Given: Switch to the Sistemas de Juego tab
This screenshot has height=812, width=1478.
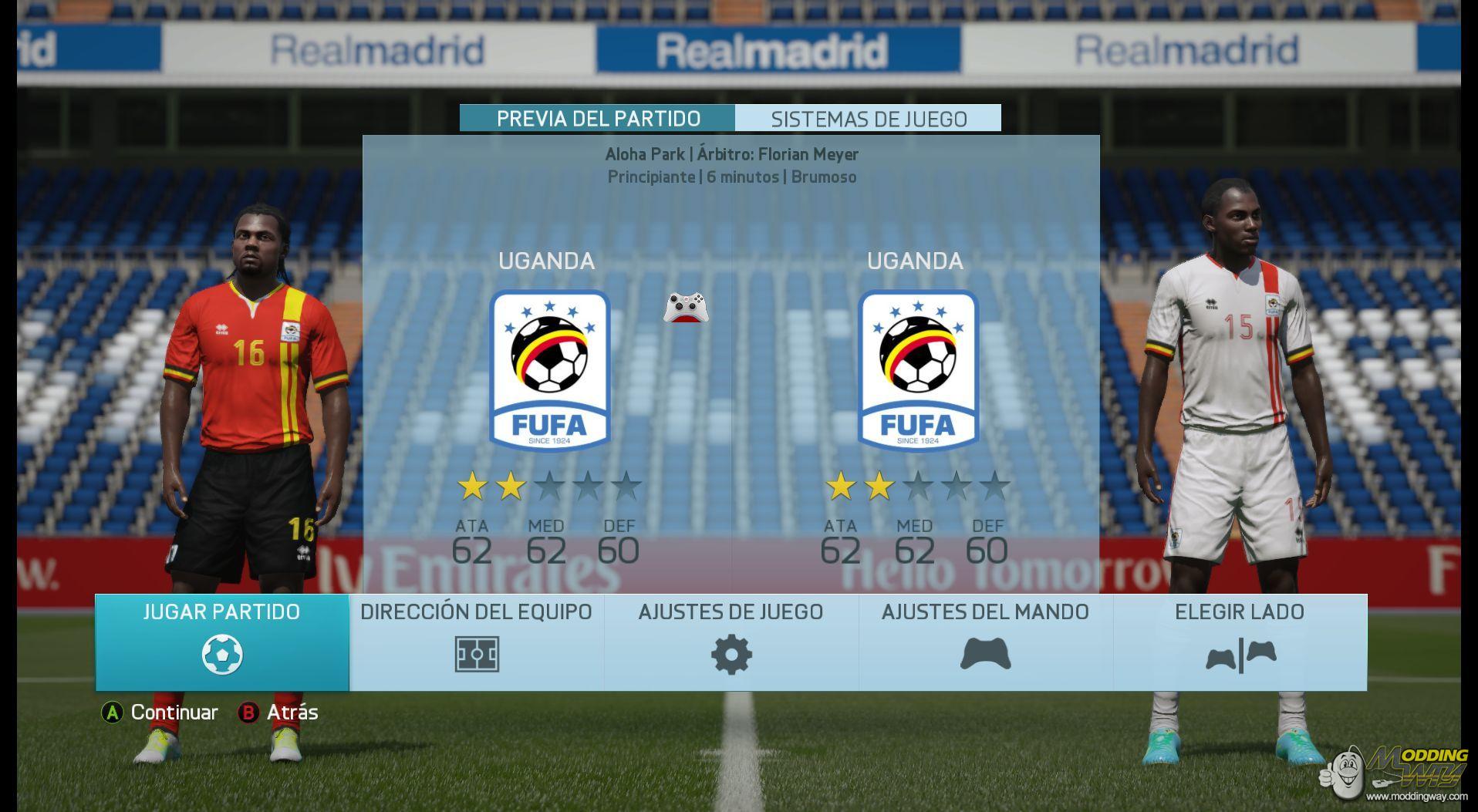Looking at the screenshot, I should pyautogui.click(x=869, y=119).
